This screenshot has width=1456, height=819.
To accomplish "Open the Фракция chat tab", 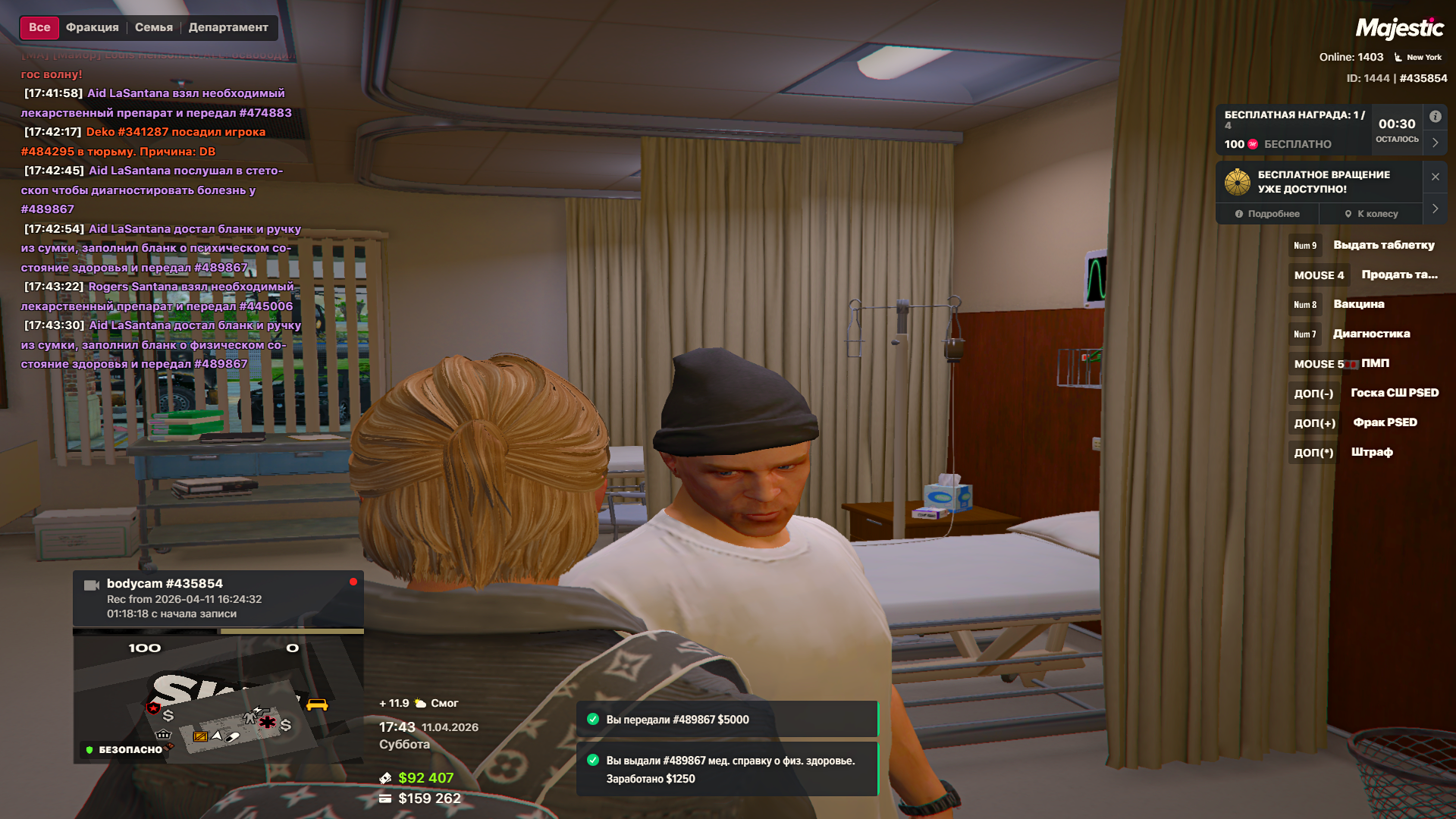I will pyautogui.click(x=93, y=27).
